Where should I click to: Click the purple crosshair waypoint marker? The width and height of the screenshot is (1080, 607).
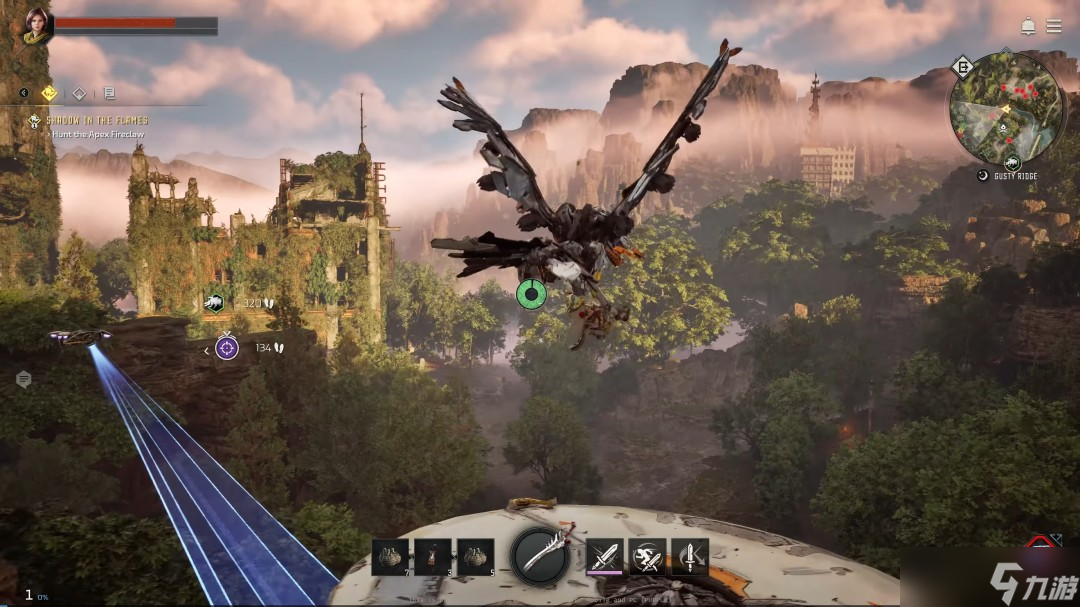point(227,348)
